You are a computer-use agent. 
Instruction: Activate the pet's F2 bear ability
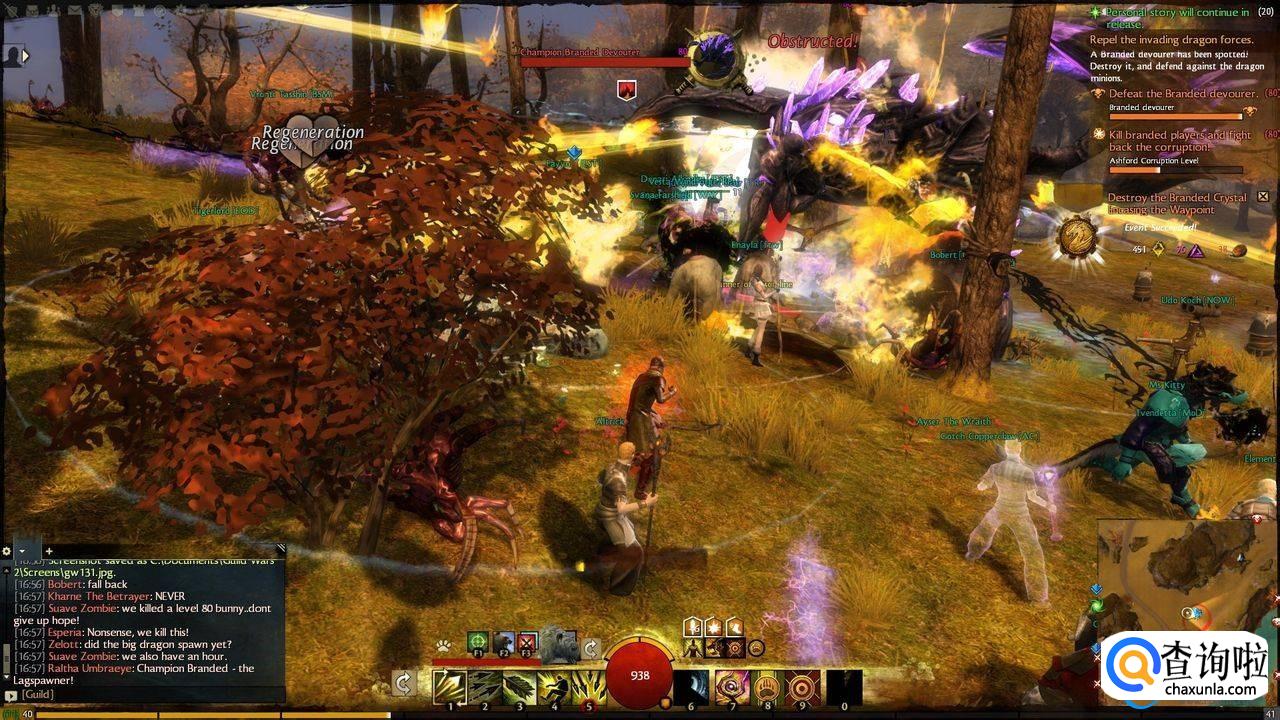(503, 642)
